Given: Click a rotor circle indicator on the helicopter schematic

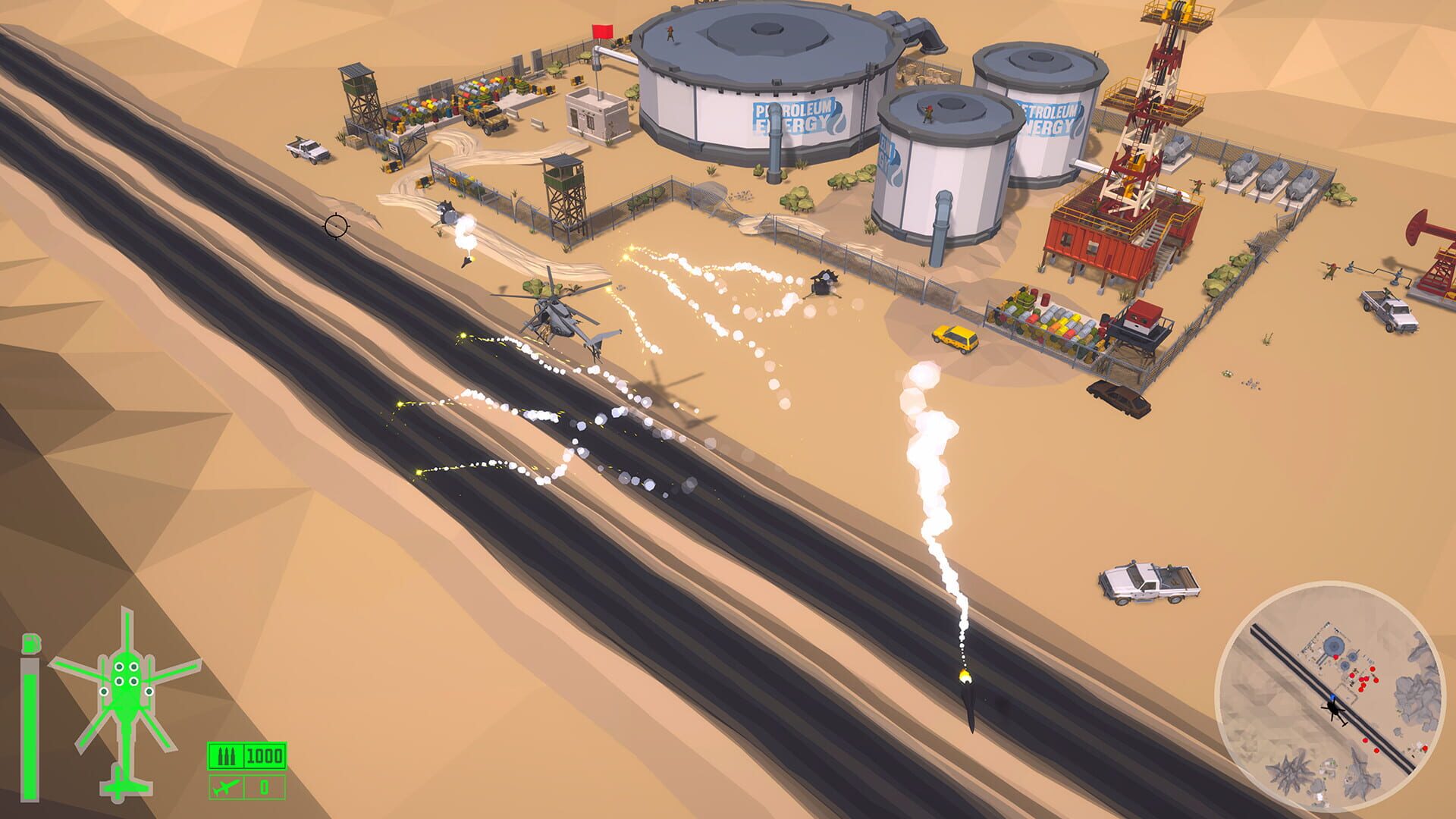Looking at the screenshot, I should [119, 666].
